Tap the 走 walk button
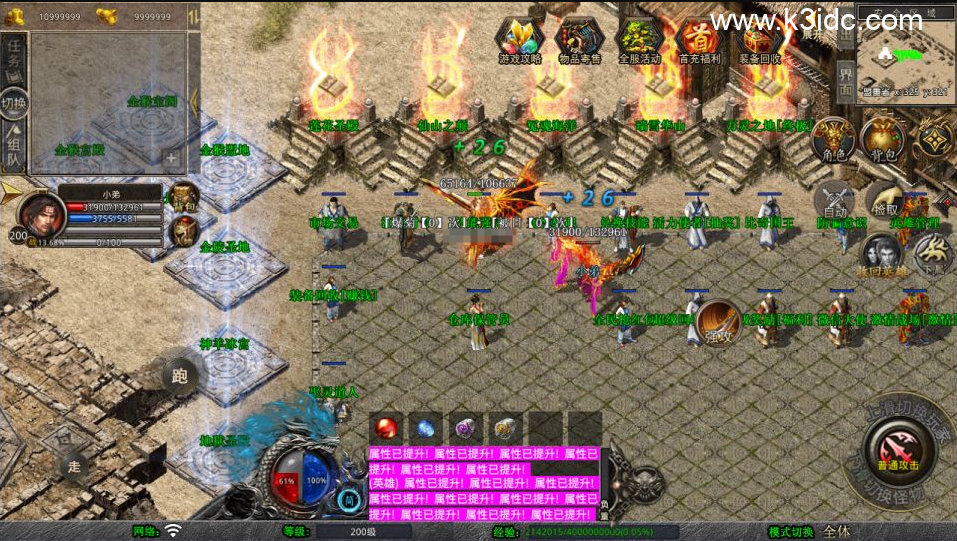The image size is (957, 541). click(73, 466)
